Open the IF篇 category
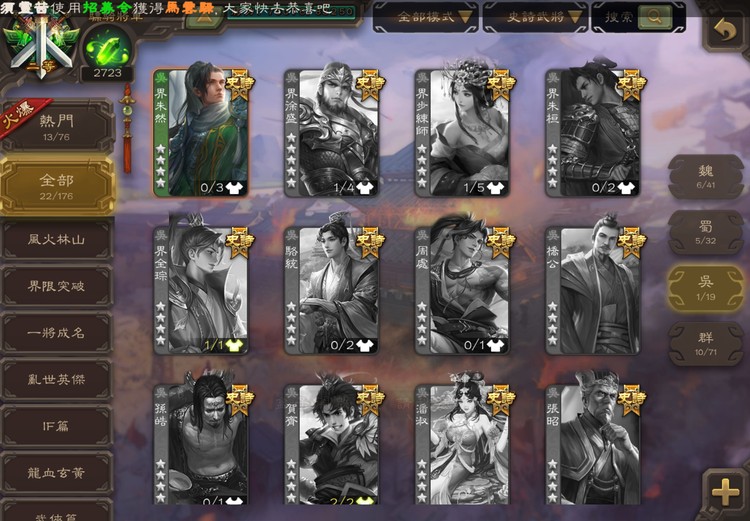This screenshot has height=521, width=750. point(56,426)
